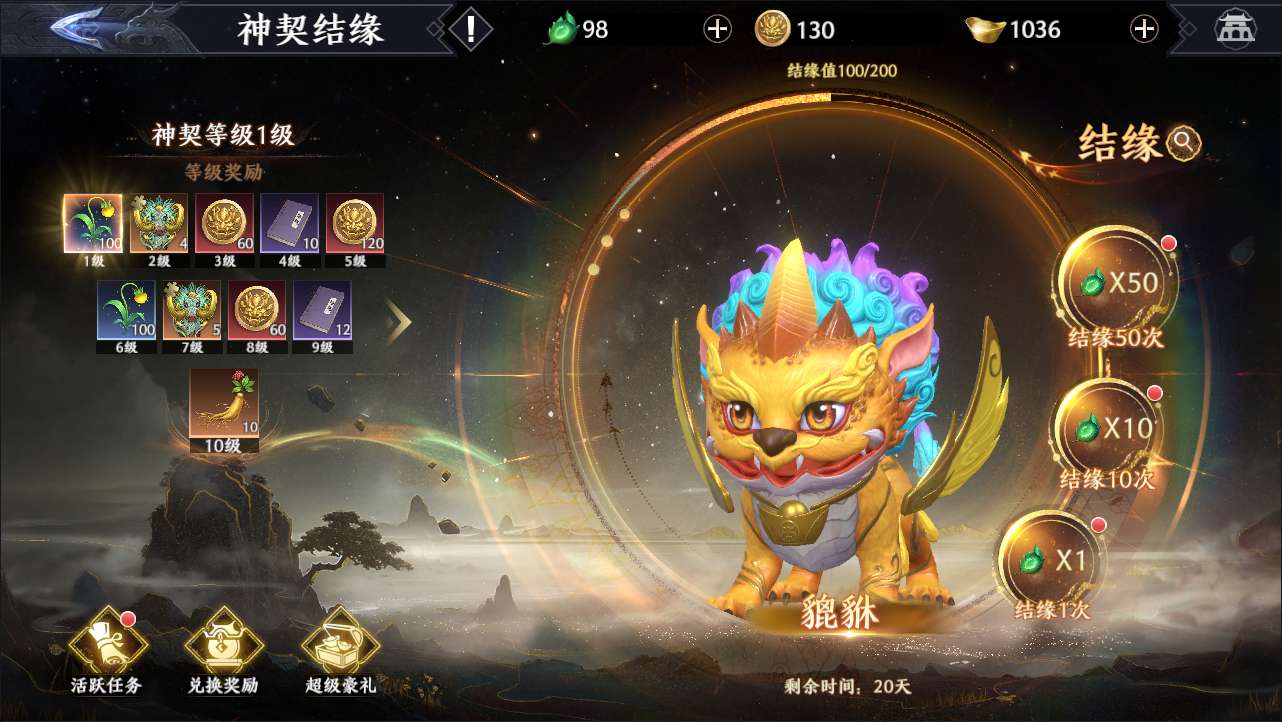The height and width of the screenshot is (722, 1282).
Task: Select the 5级 gold coin reward
Action: coord(355,223)
